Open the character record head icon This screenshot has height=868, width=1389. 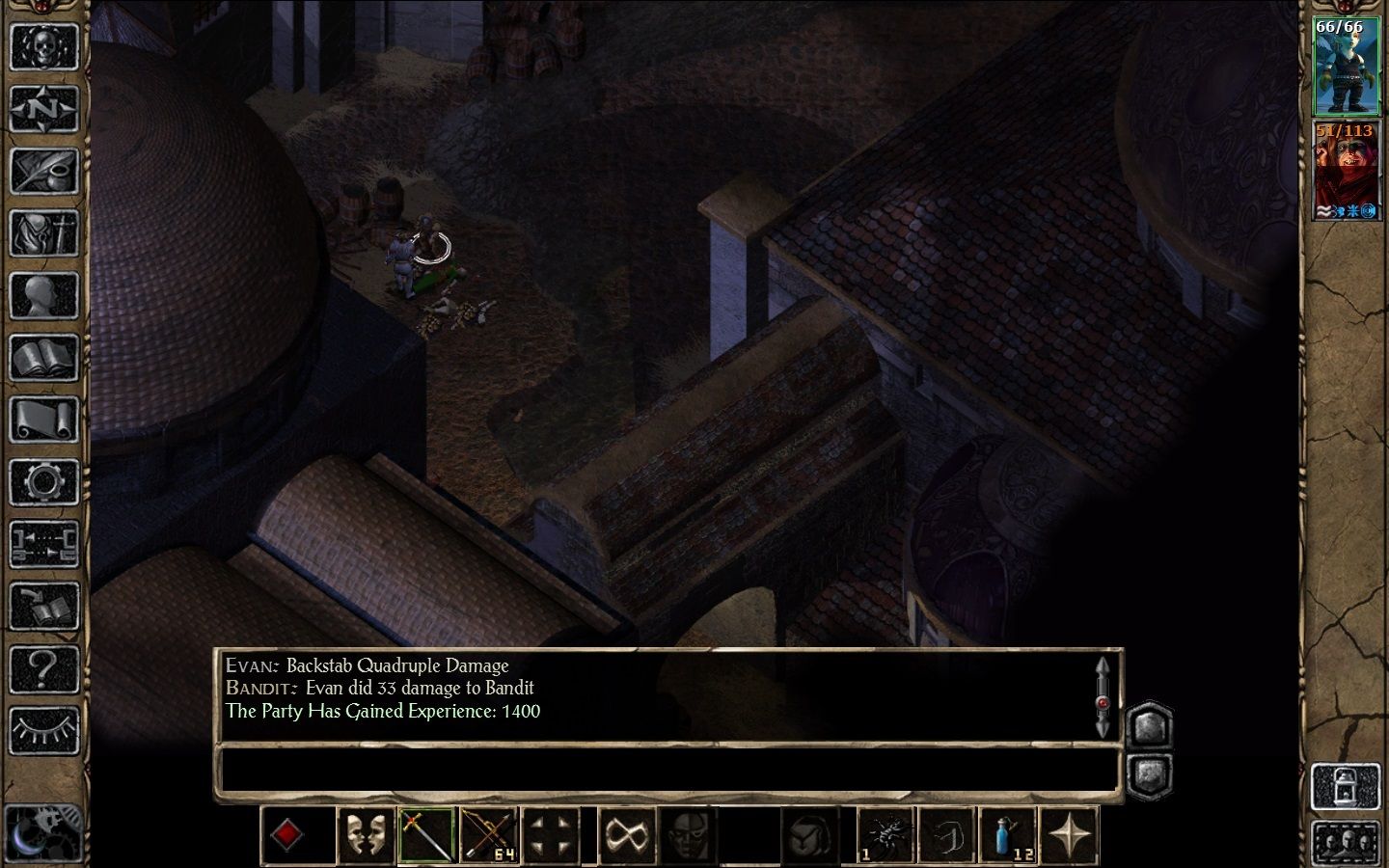tap(43, 295)
